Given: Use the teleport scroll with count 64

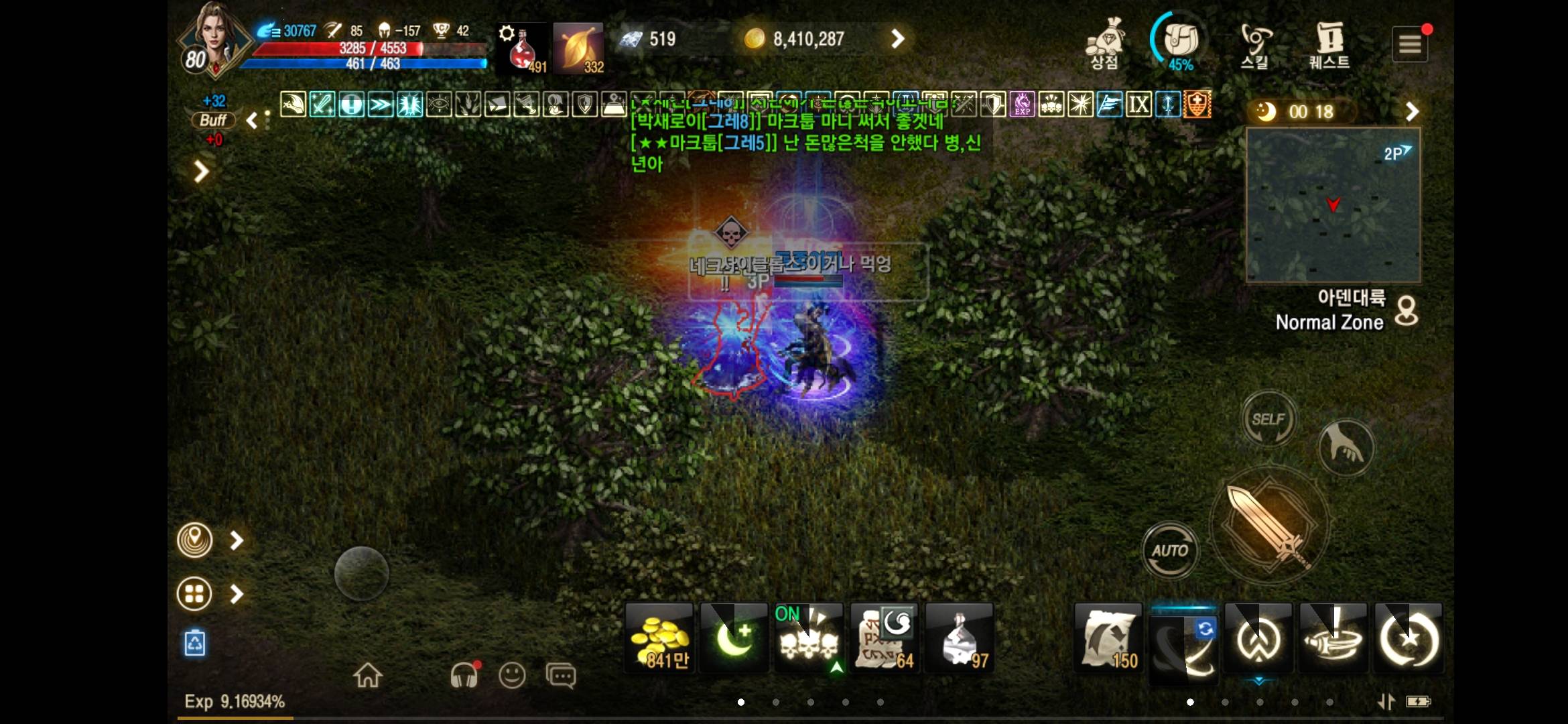Looking at the screenshot, I should 883,637.
